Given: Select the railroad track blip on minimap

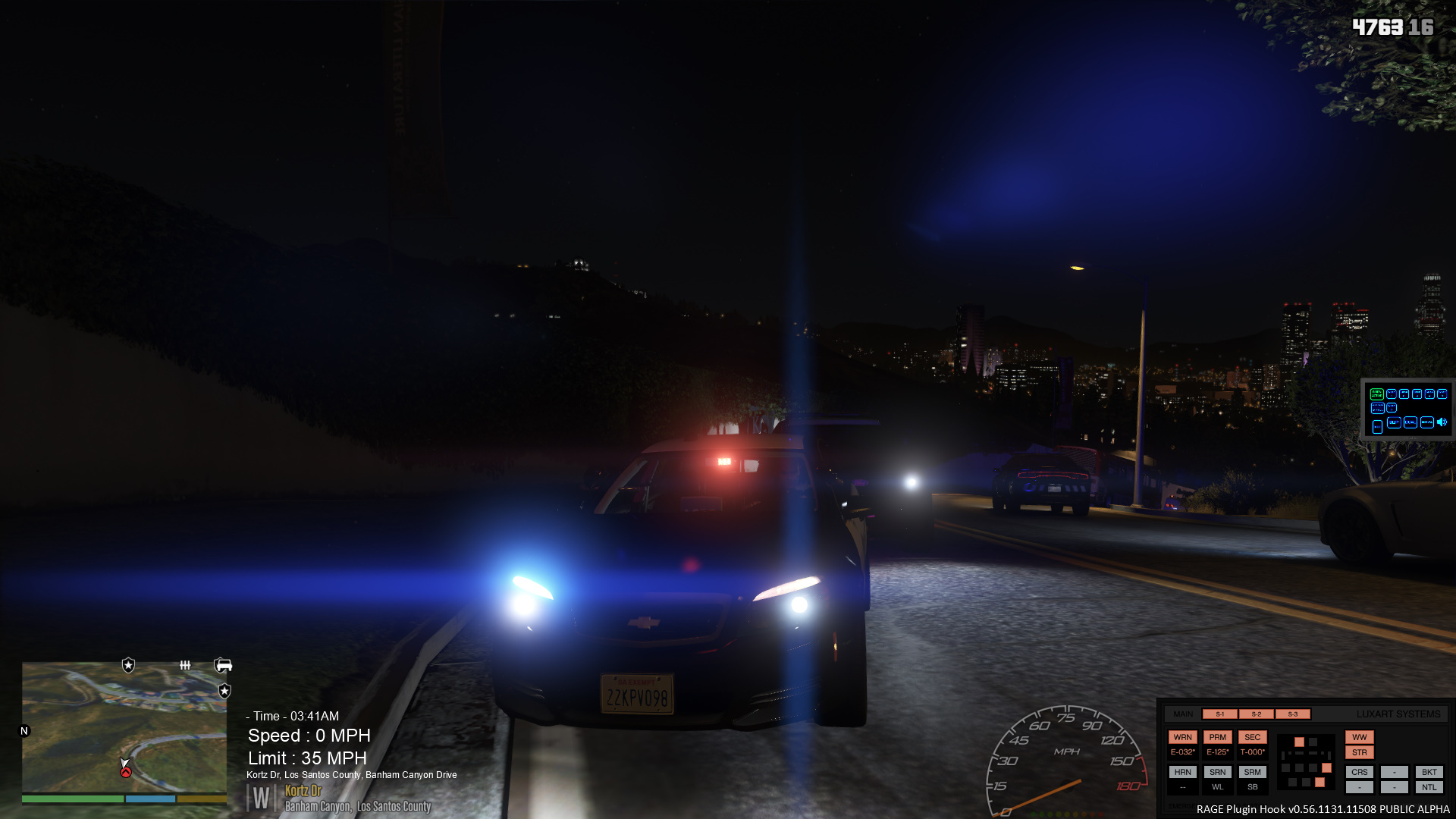Looking at the screenshot, I should 185,666.
